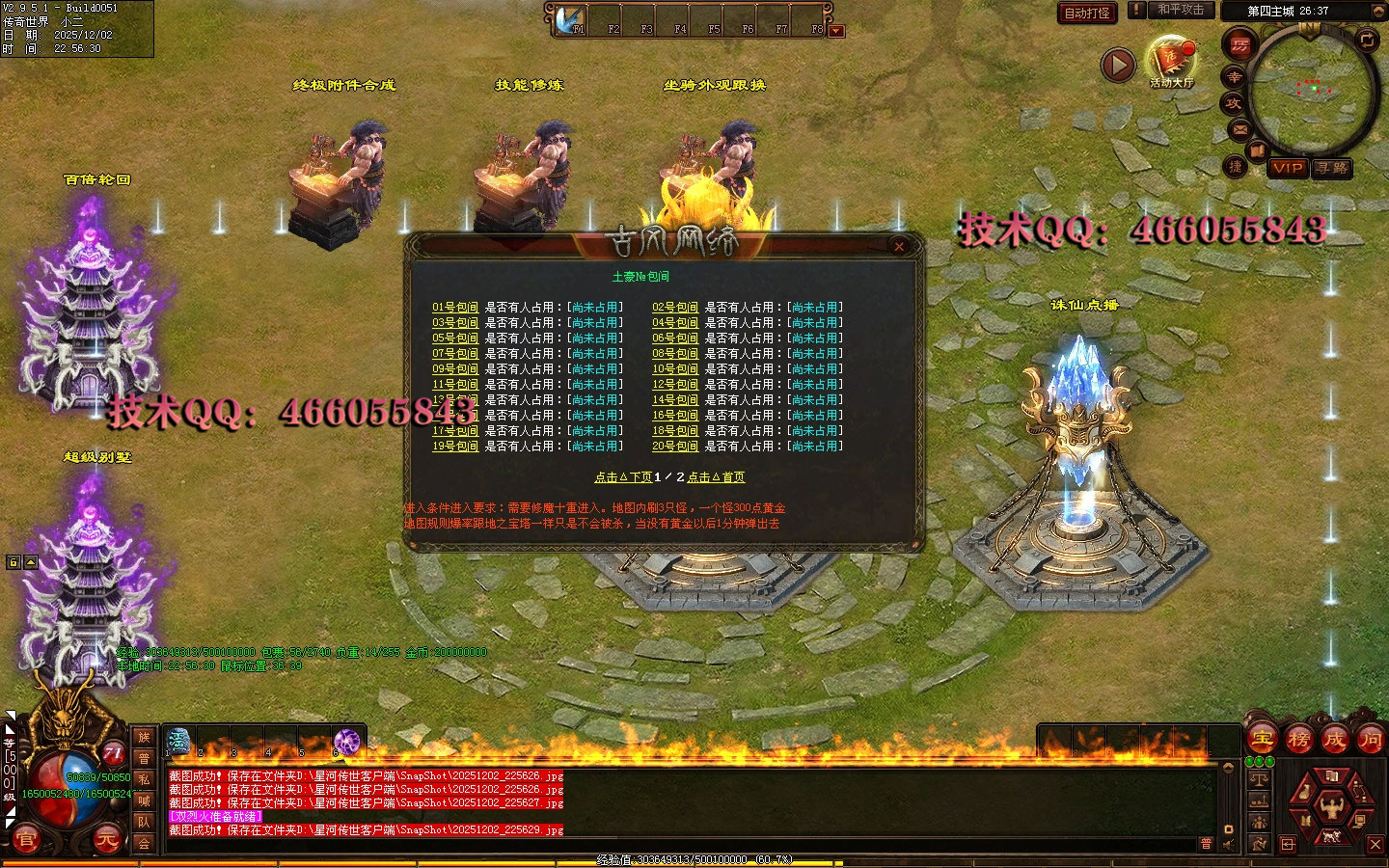1389x868 pixels.
Task: Switch the 和平攻击 attack mode
Action: [x=1181, y=10]
